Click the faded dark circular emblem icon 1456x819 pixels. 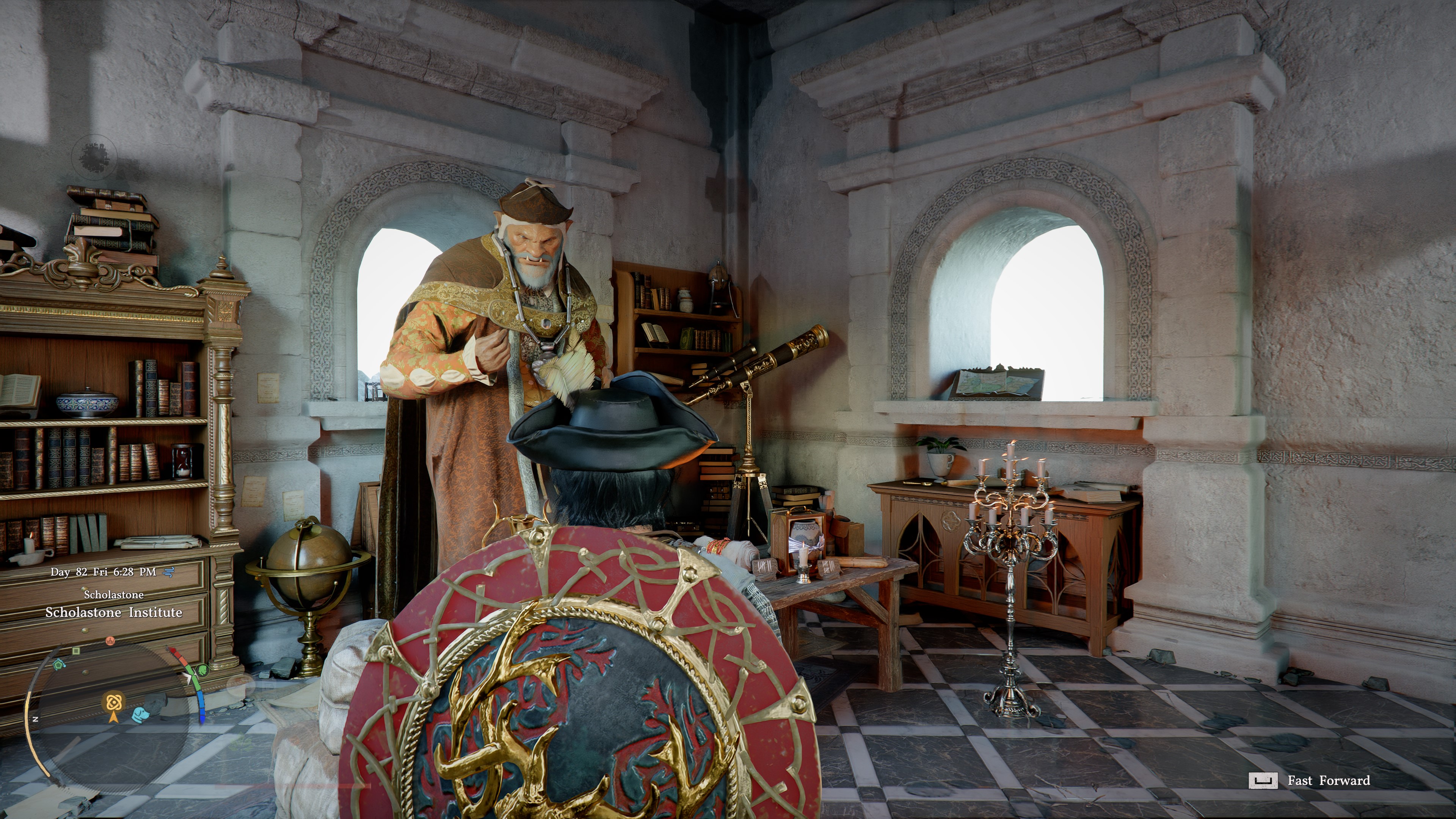(x=94, y=157)
